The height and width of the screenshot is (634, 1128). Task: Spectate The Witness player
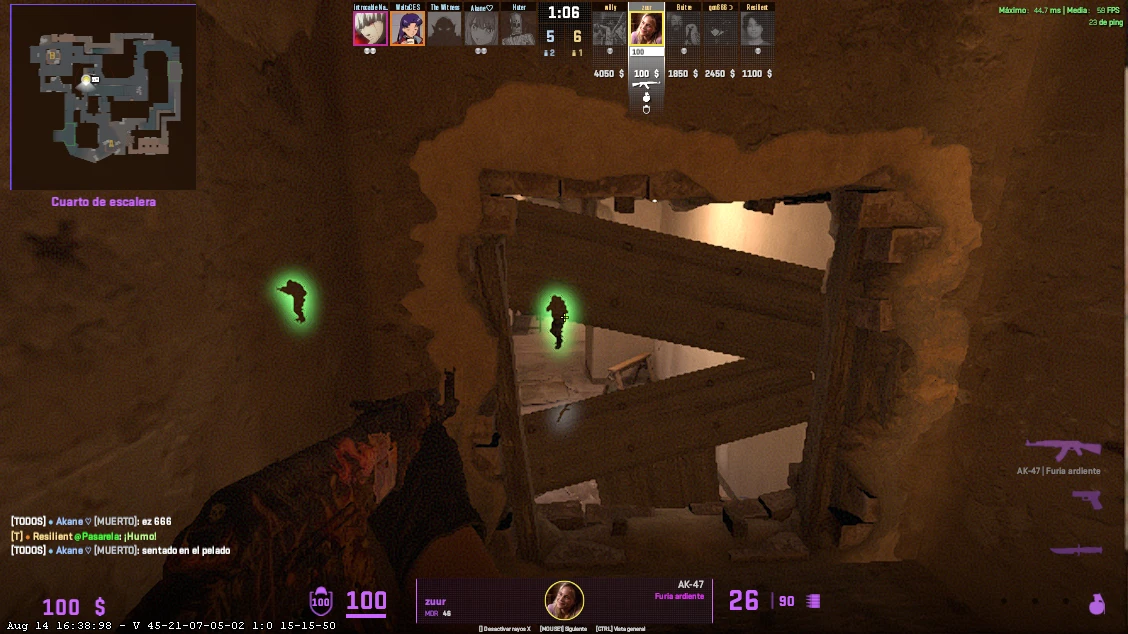[444, 28]
